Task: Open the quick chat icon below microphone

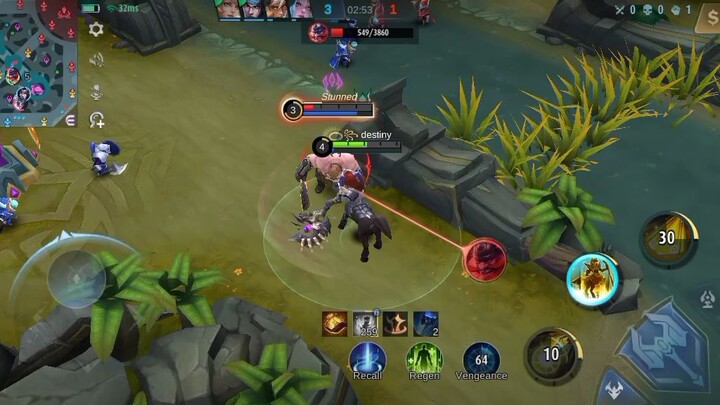Action: pos(96,120)
